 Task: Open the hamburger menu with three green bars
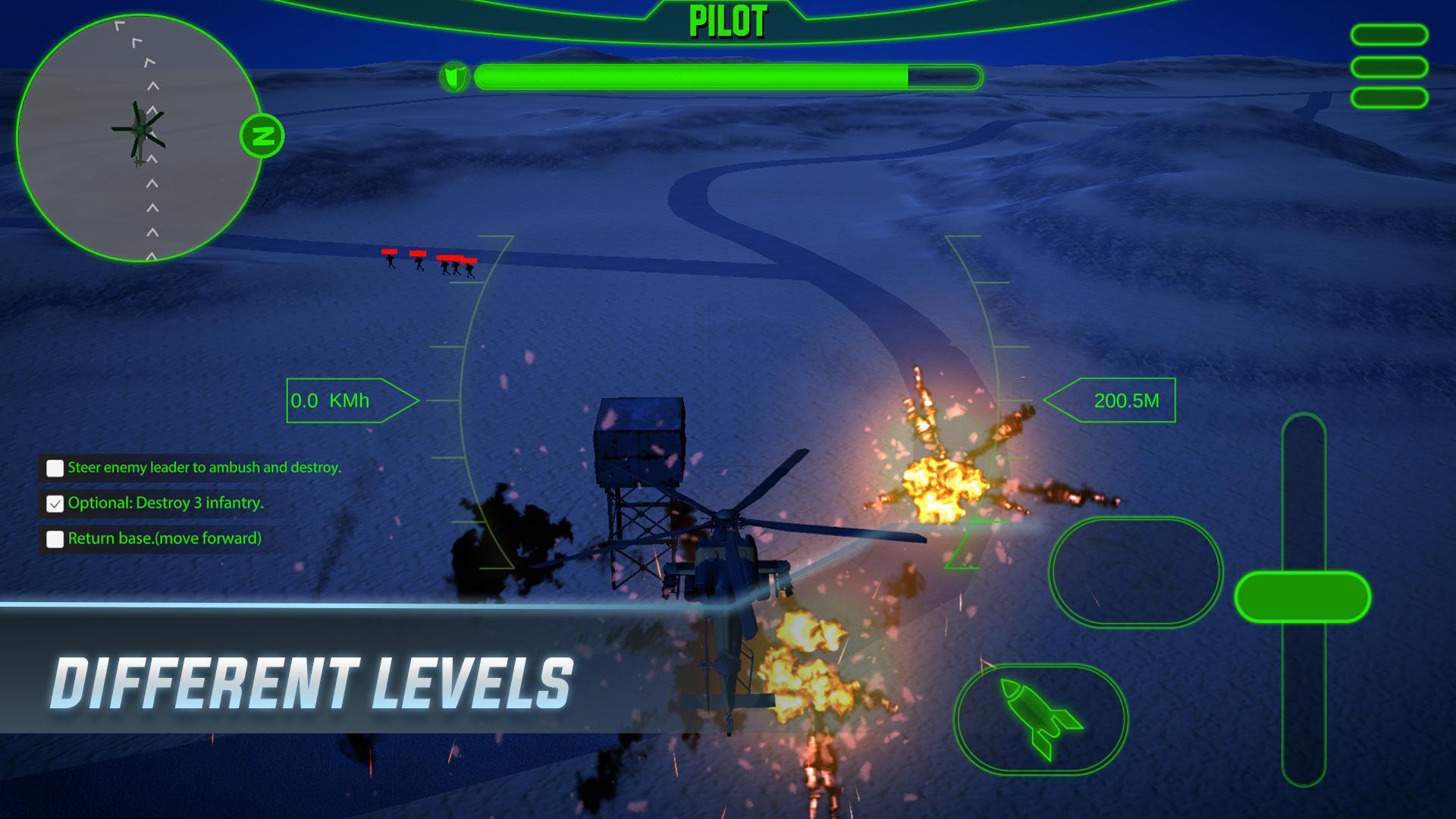point(1389,67)
